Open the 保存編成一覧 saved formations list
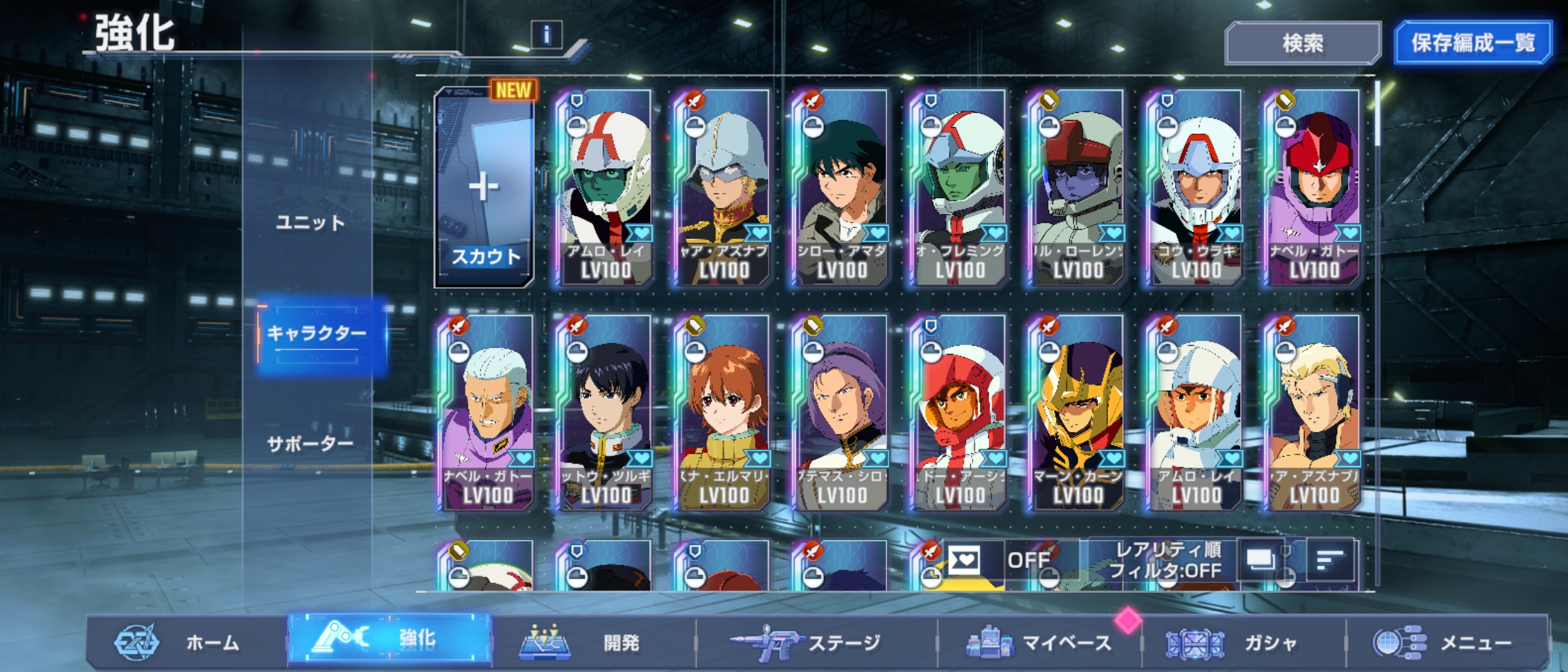 pyautogui.click(x=1472, y=43)
